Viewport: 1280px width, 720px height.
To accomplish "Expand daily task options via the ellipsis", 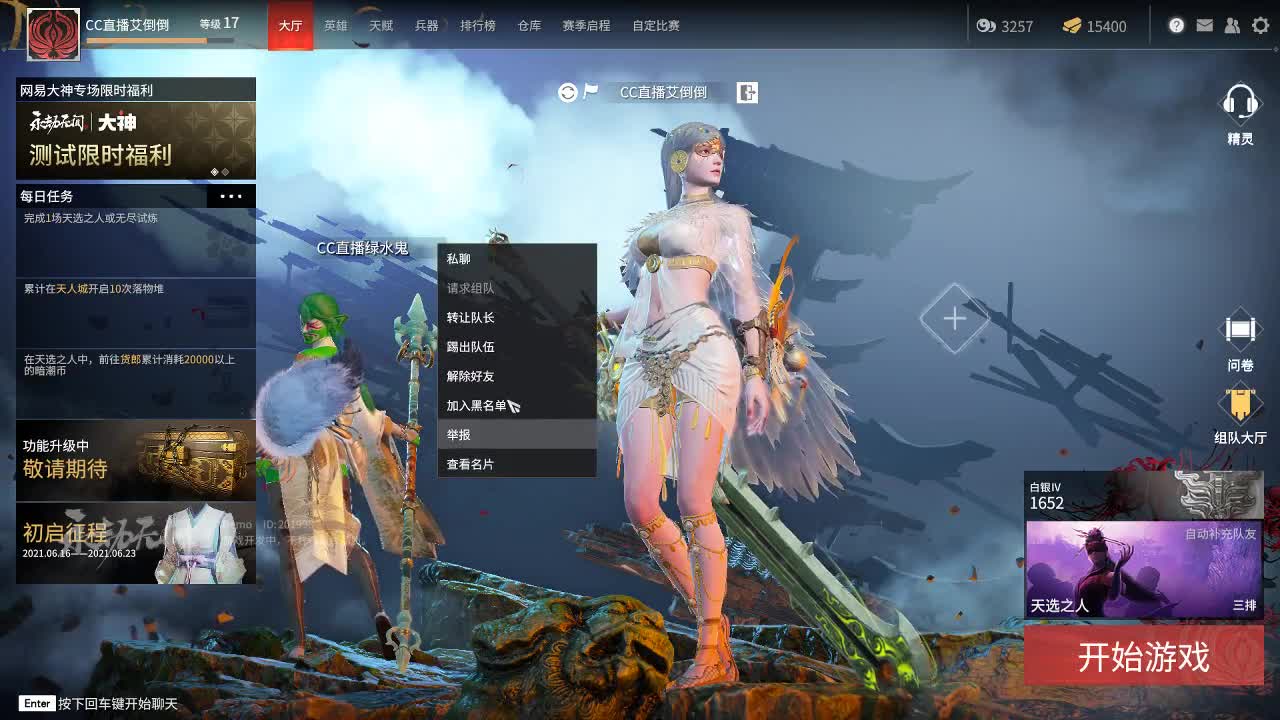I will click(230, 196).
